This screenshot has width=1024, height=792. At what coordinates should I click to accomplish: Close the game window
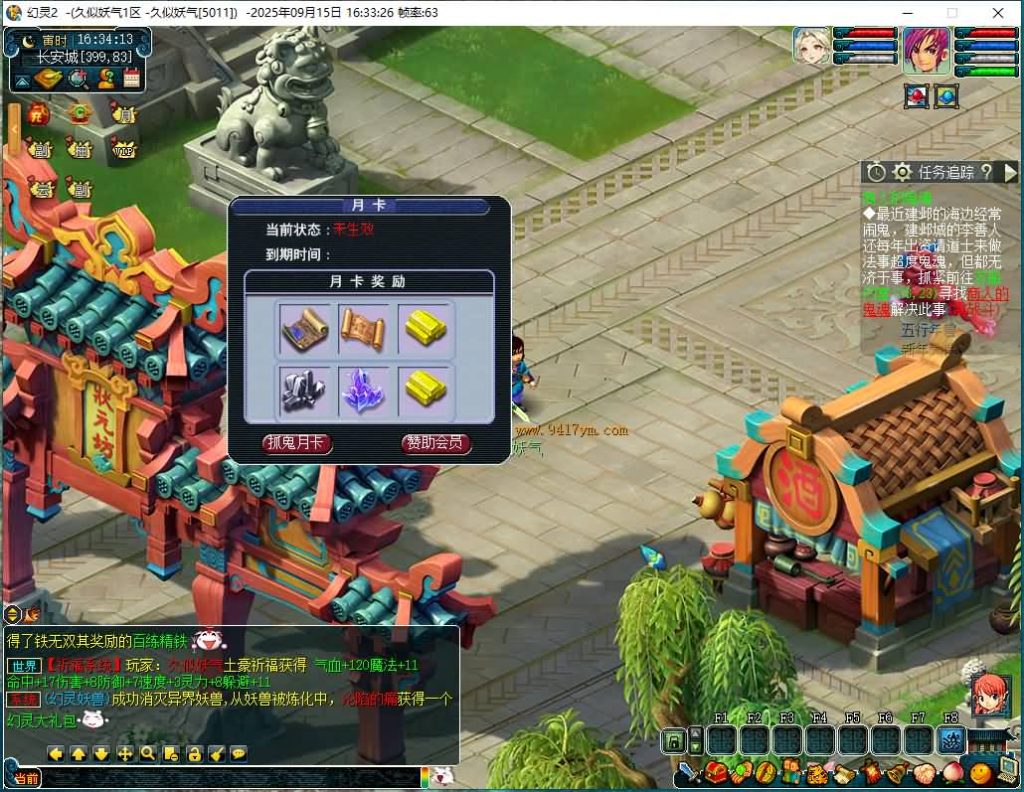(997, 13)
